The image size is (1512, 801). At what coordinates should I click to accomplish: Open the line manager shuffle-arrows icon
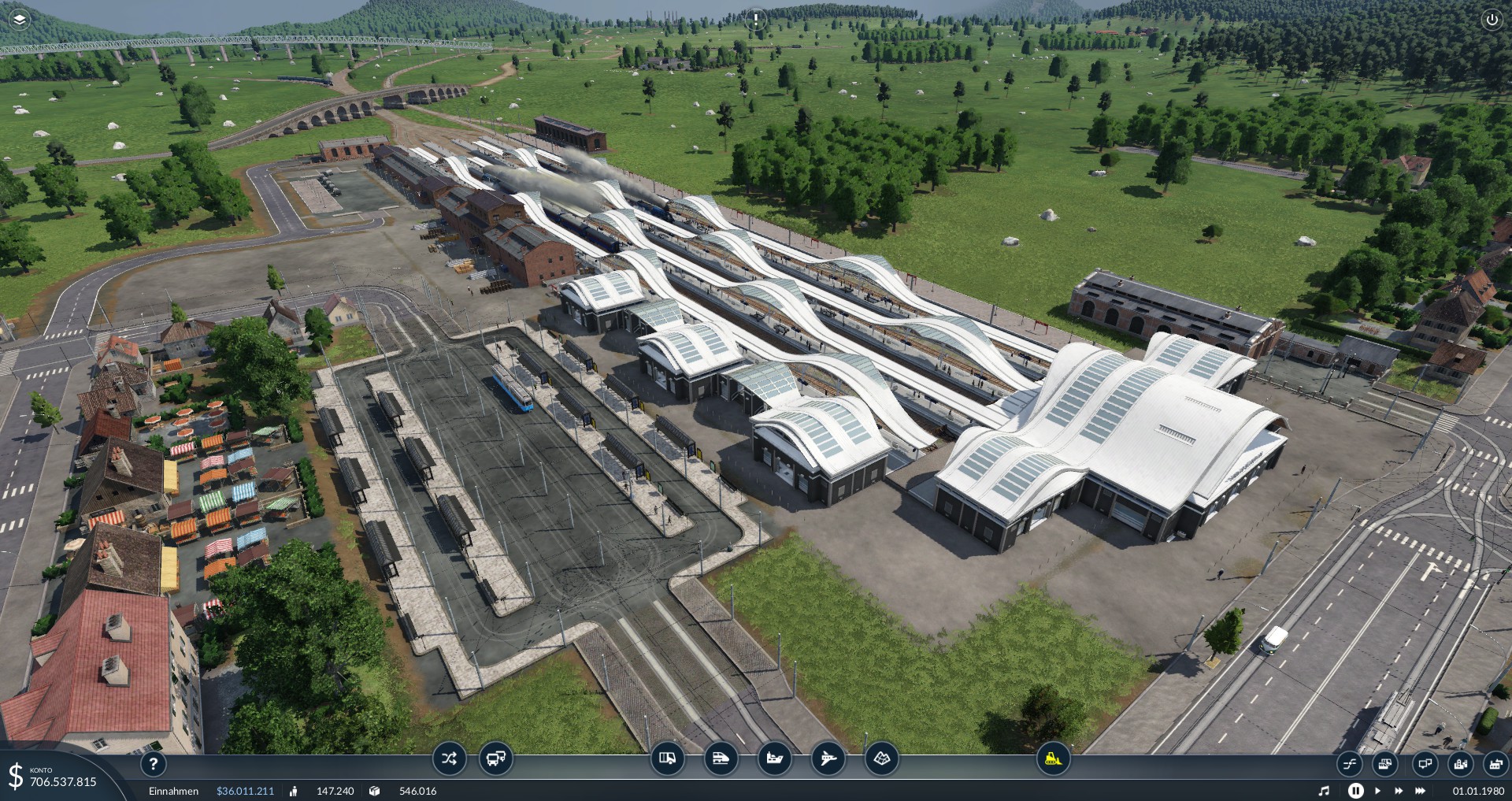point(449,759)
